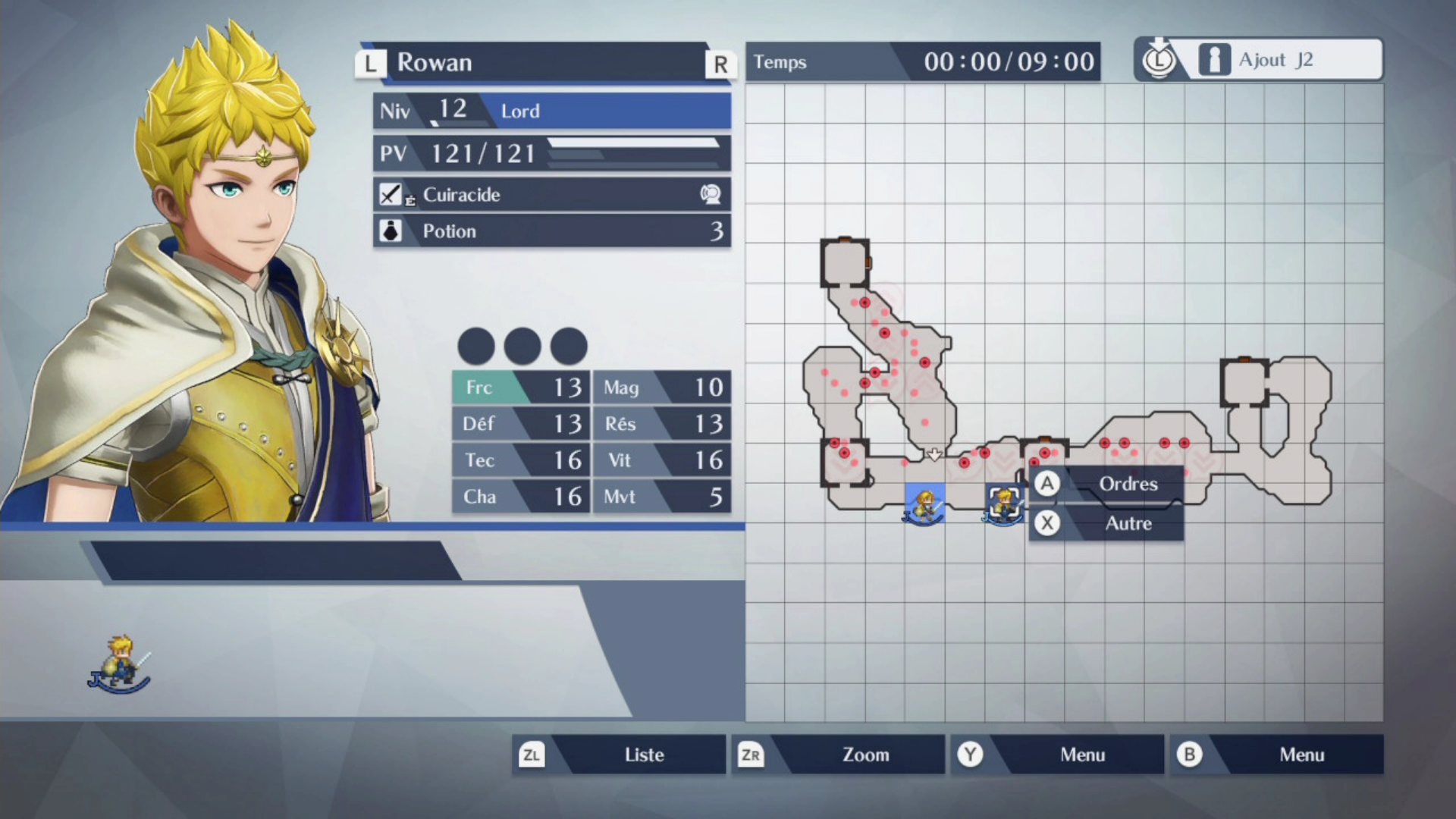Click the Rowan name header
Screen dimensions: 1456x819
[544, 62]
